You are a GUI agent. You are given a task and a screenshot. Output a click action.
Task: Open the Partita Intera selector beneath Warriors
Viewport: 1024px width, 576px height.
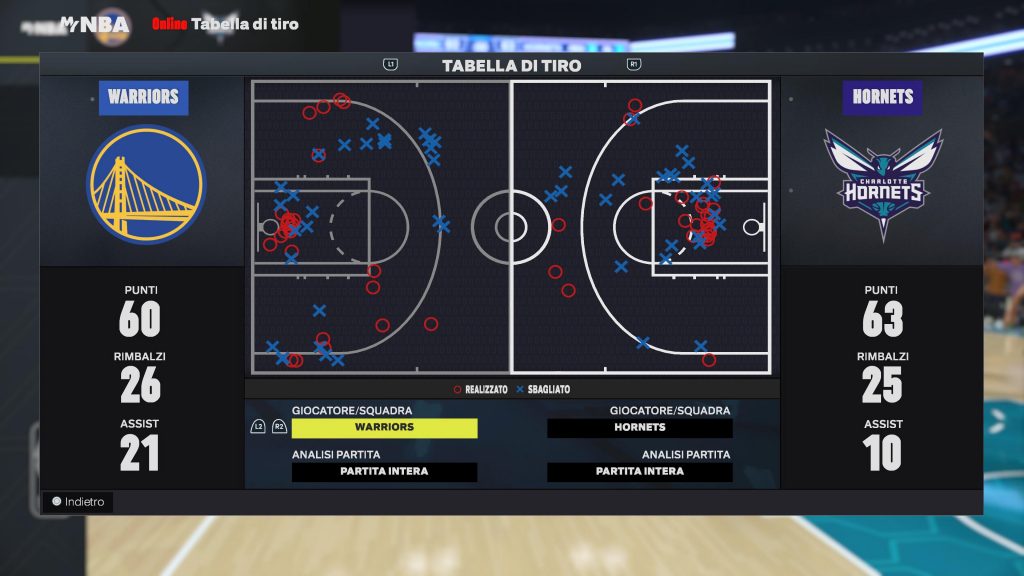click(384, 472)
